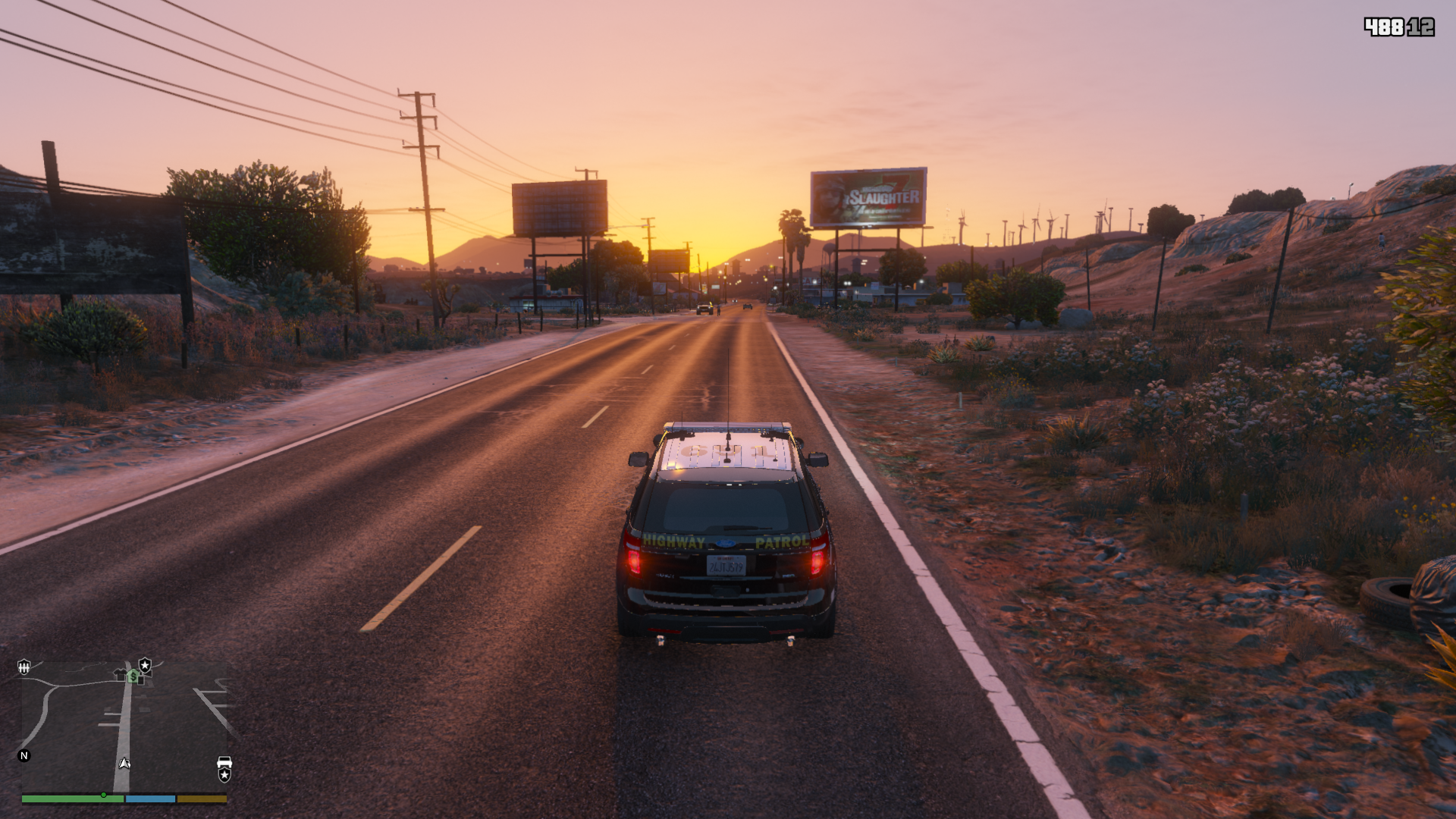Click the north compass N marker
Screen dimensions: 1456x819
tap(24, 755)
